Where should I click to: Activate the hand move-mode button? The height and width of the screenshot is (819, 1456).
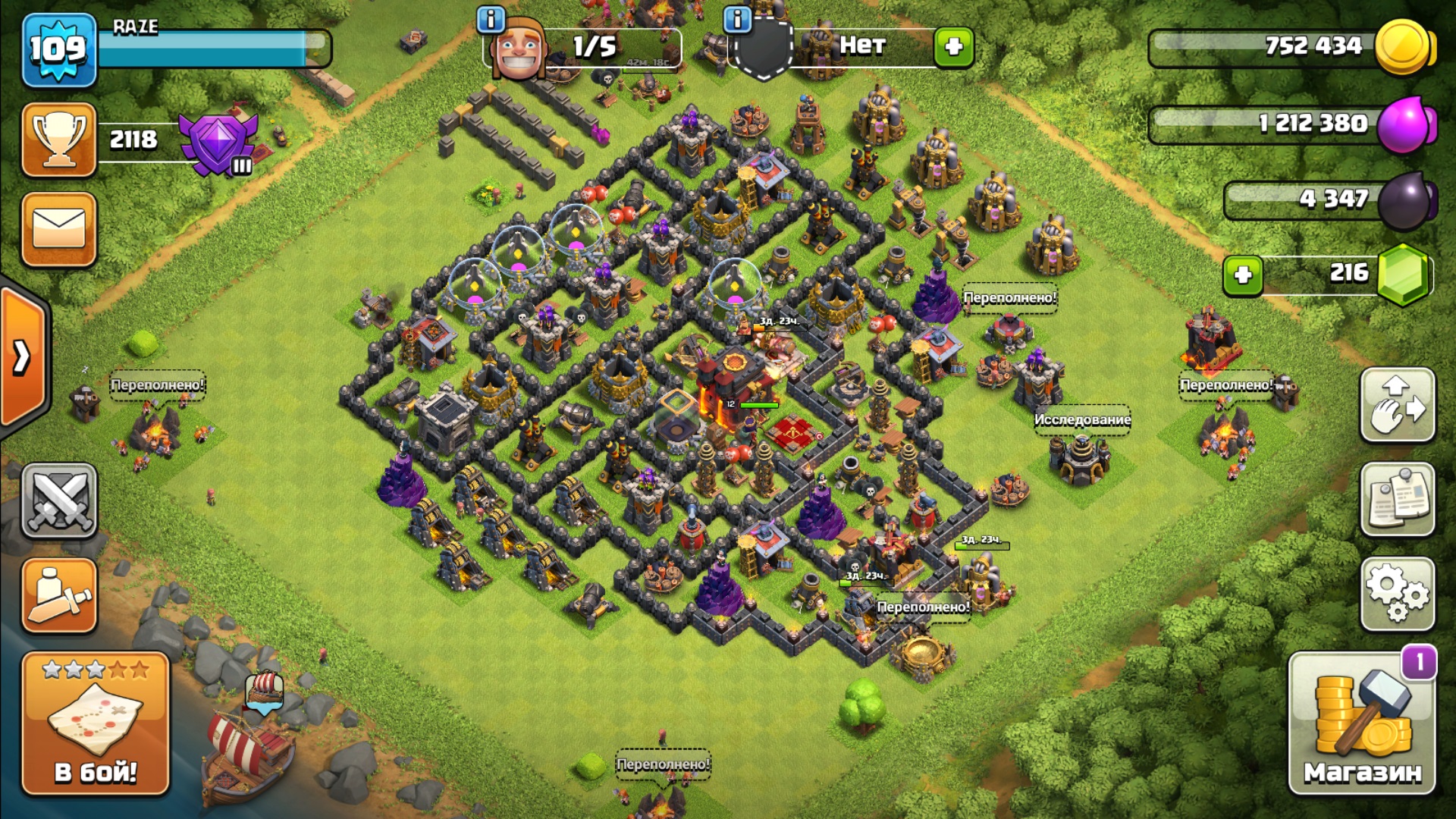pos(1398,405)
